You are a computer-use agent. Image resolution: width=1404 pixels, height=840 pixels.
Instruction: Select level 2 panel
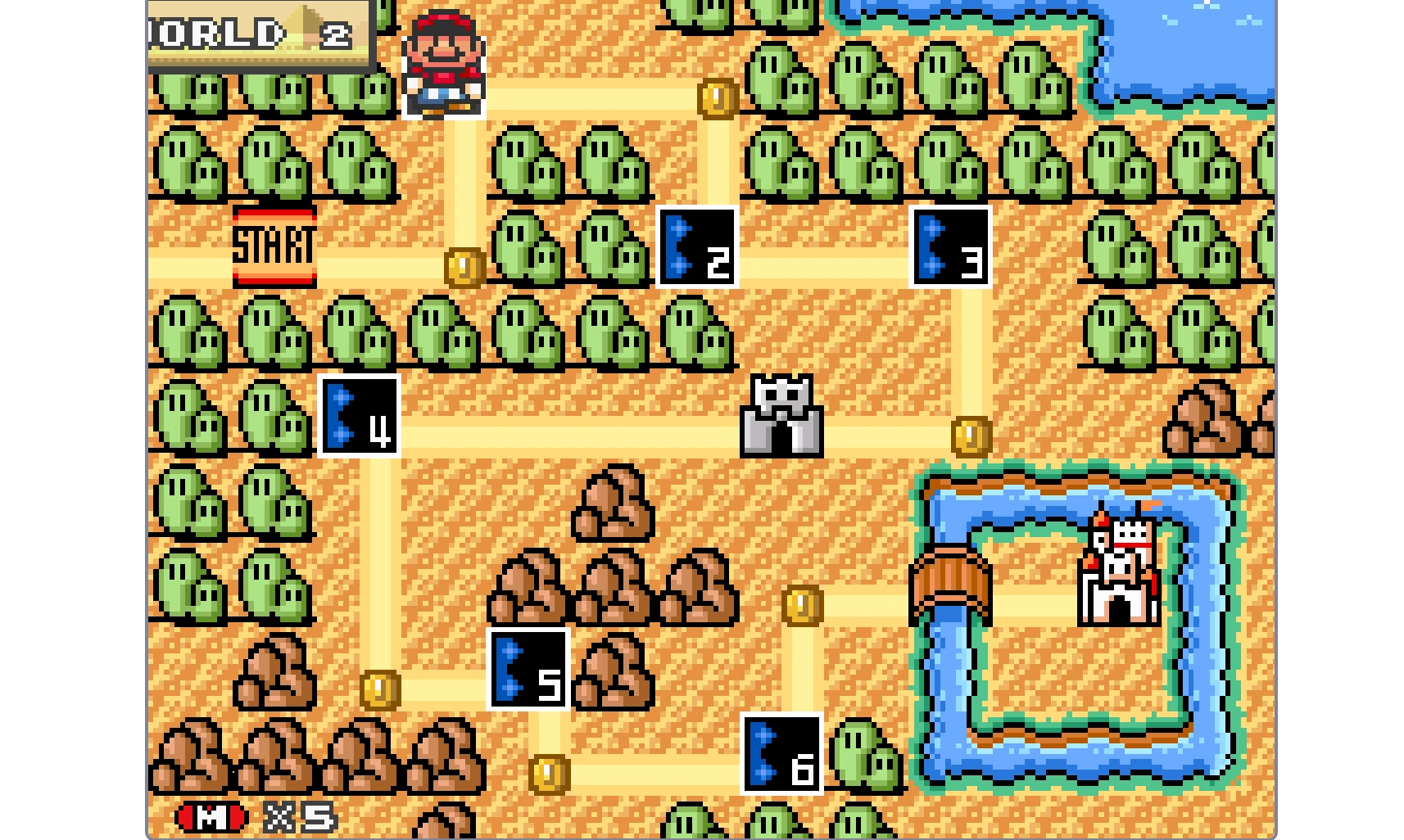(698, 247)
